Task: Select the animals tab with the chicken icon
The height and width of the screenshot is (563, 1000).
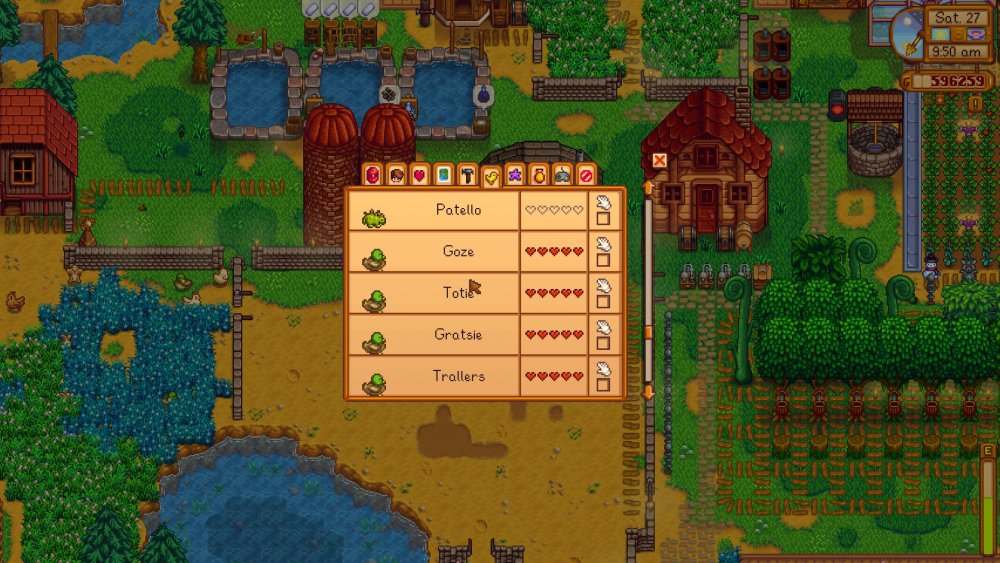Action: click(491, 177)
